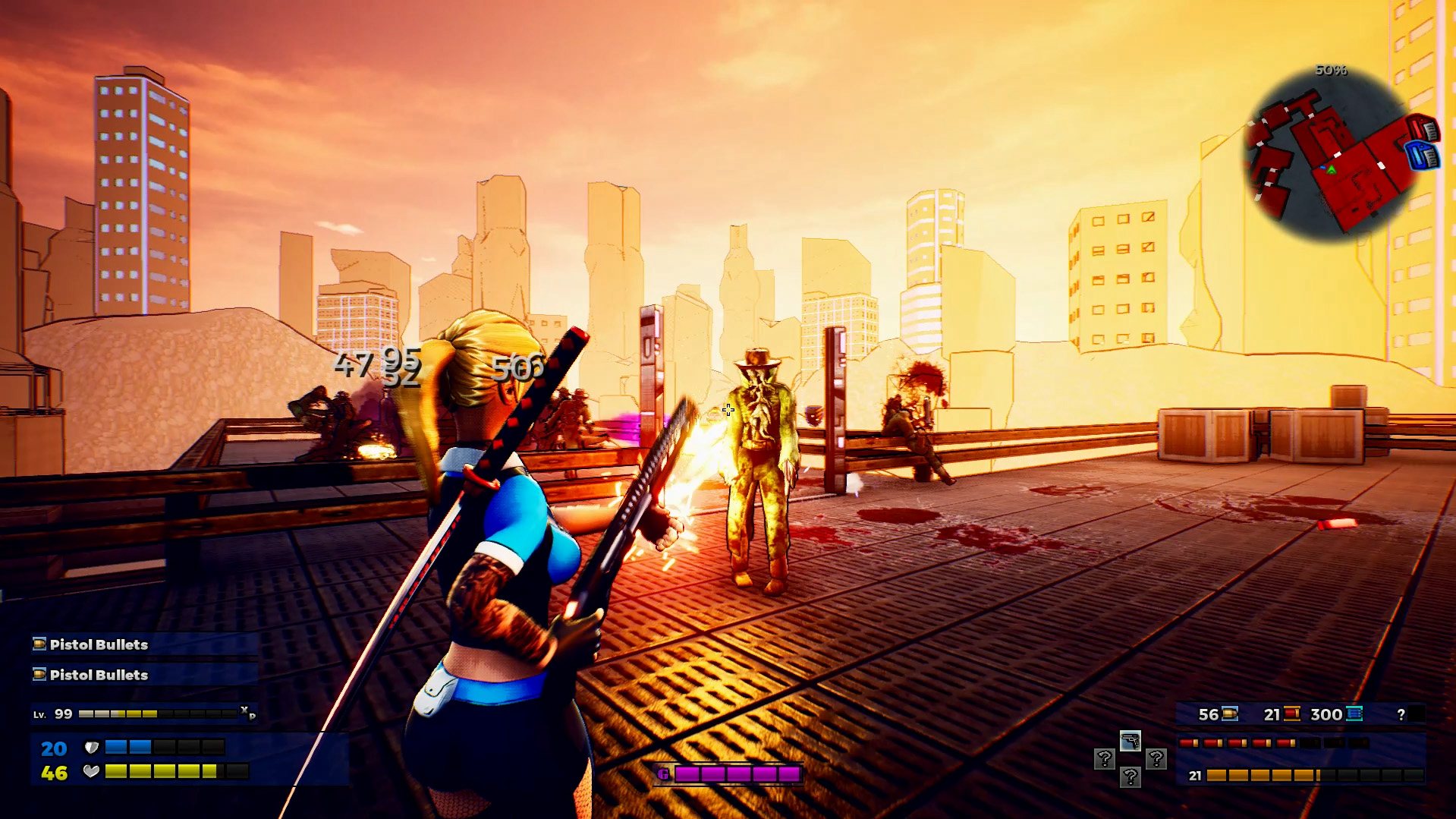
Task: Choose the pistol bullet ammo icon
Action: click(x=1229, y=713)
